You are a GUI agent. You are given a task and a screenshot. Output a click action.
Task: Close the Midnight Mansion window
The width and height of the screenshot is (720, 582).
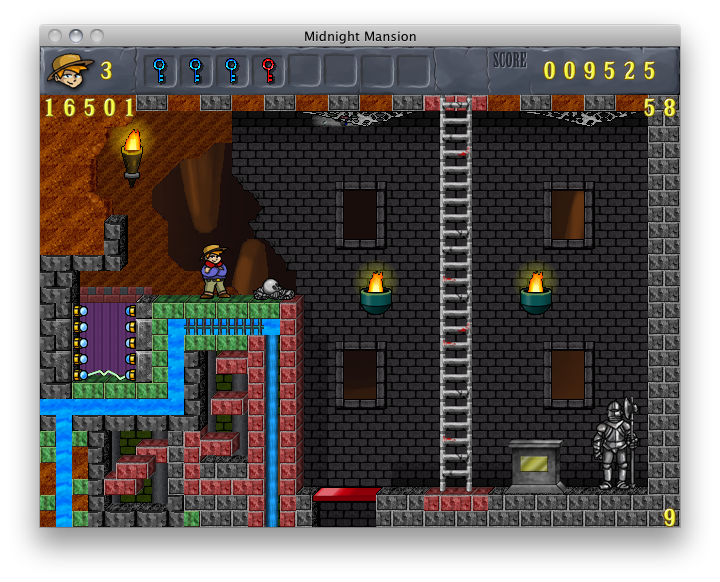56,36
